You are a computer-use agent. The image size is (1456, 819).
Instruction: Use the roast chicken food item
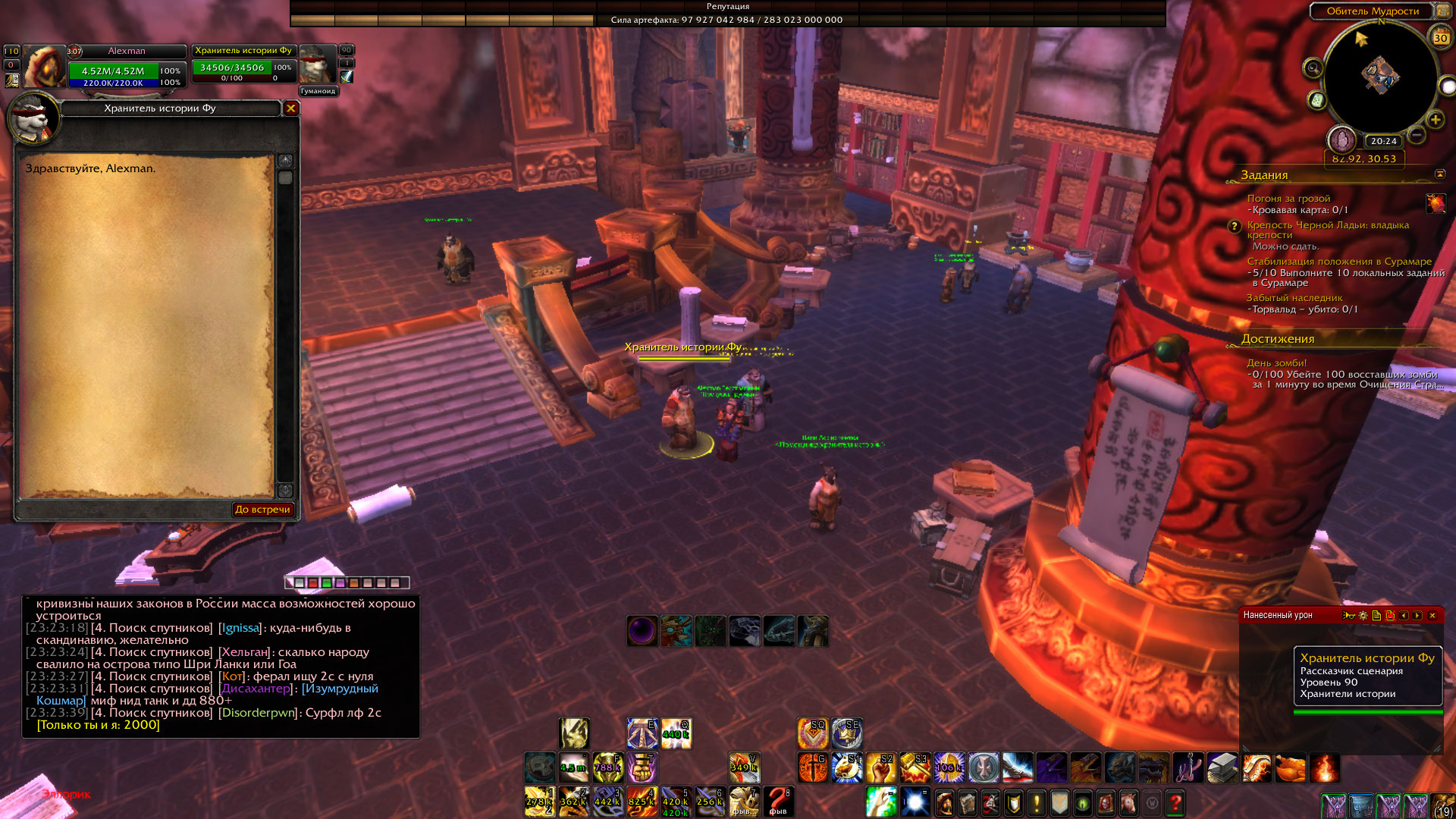[1290, 767]
